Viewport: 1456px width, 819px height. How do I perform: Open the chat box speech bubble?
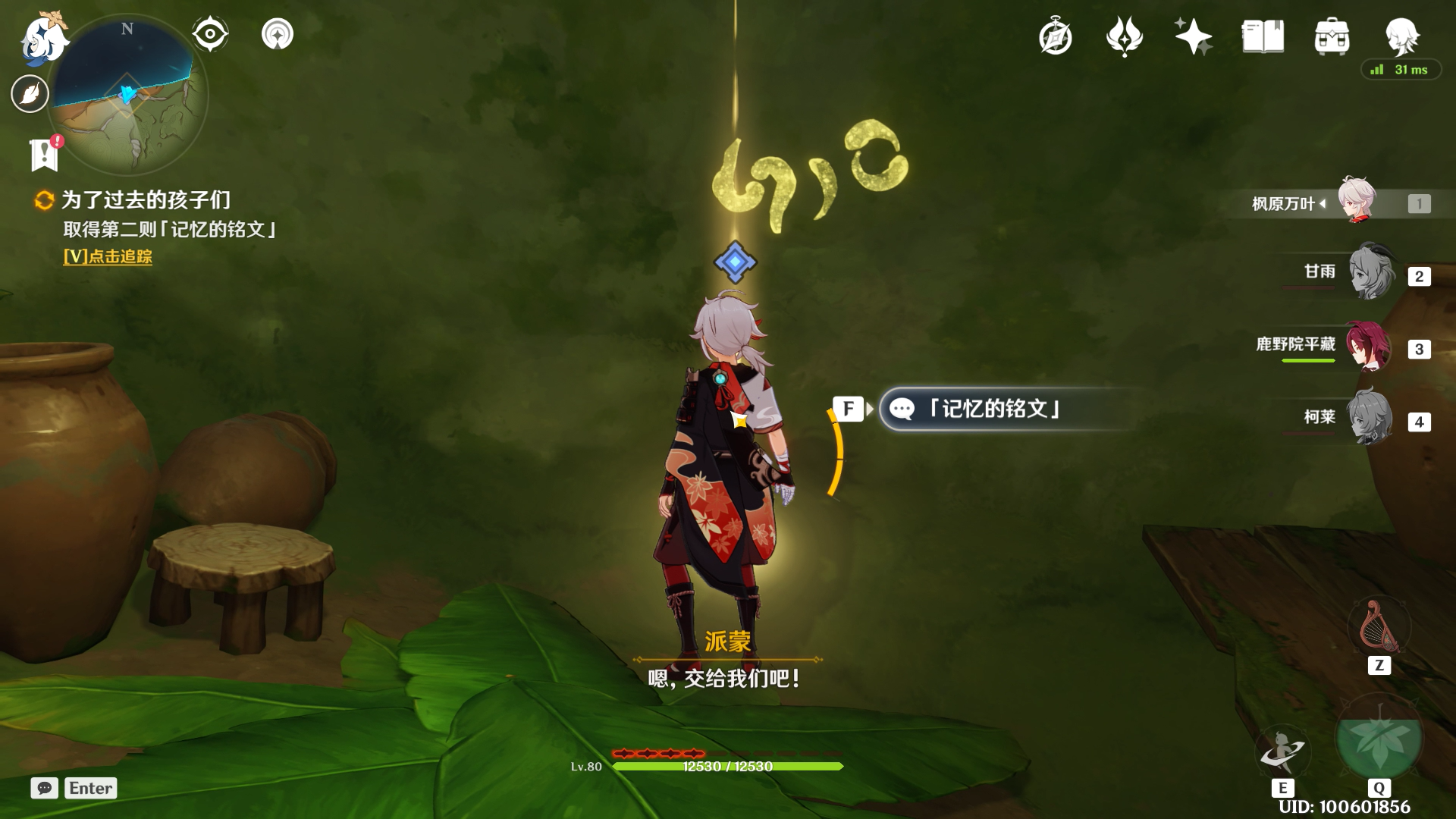pos(45,788)
